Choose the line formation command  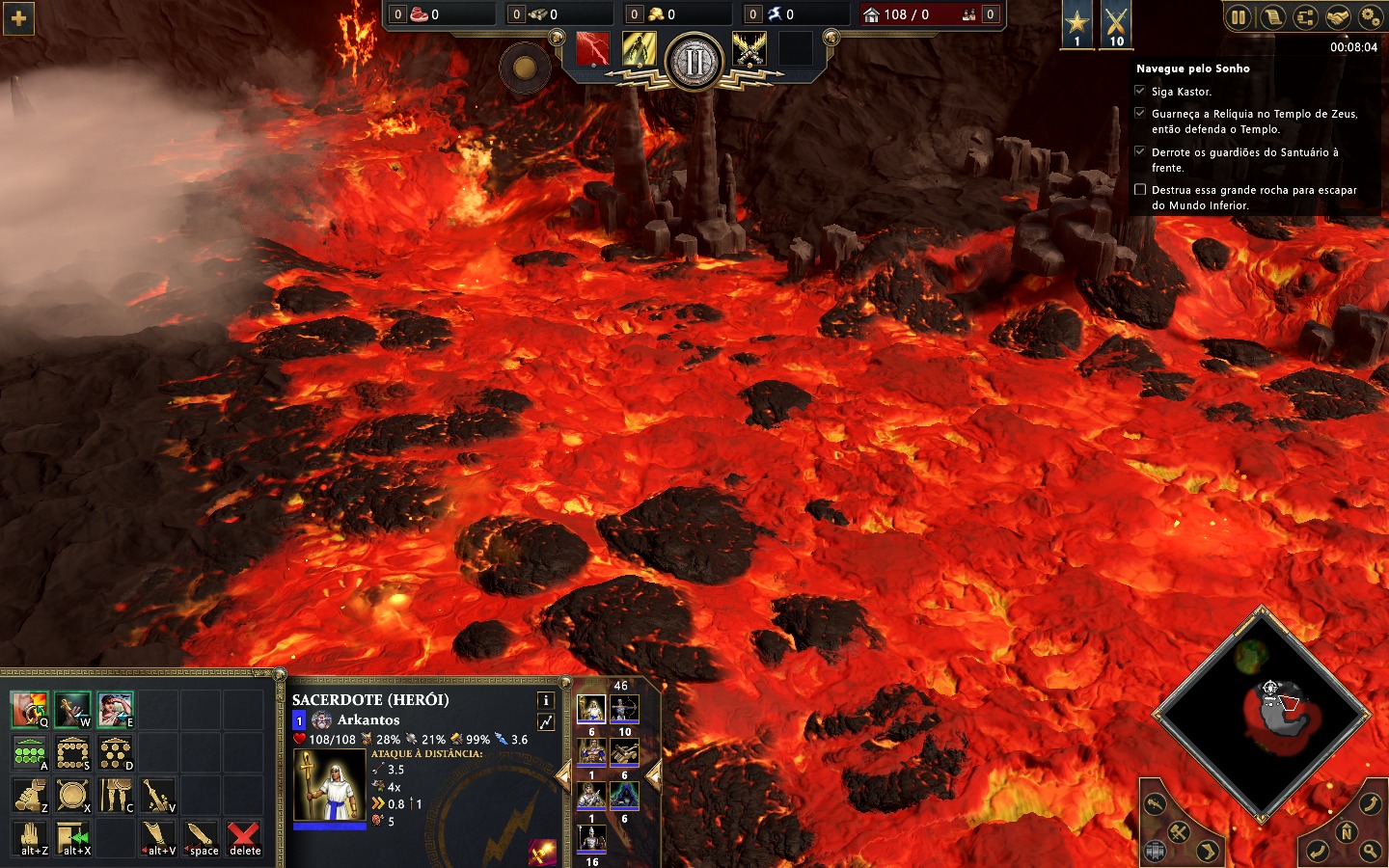29,752
